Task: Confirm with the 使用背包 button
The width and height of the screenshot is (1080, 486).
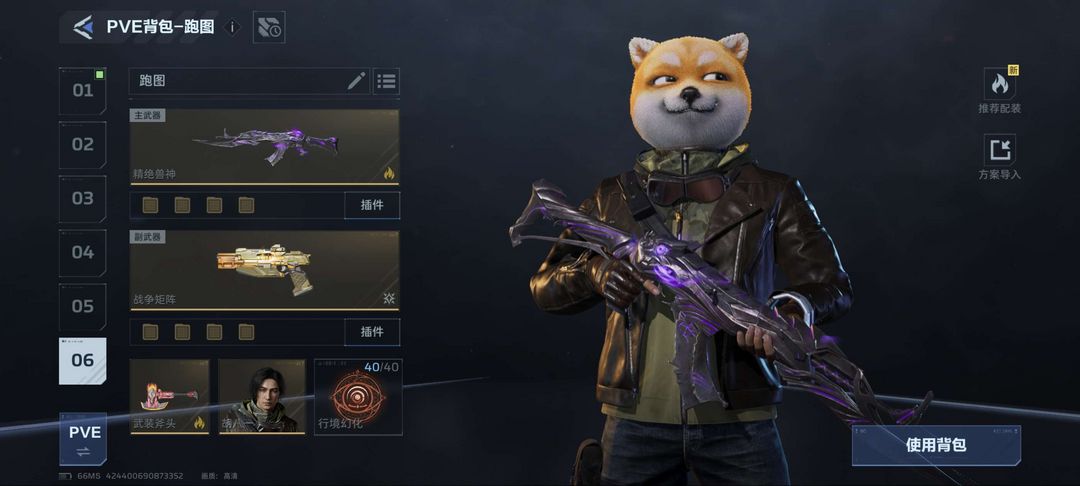Action: click(936, 445)
